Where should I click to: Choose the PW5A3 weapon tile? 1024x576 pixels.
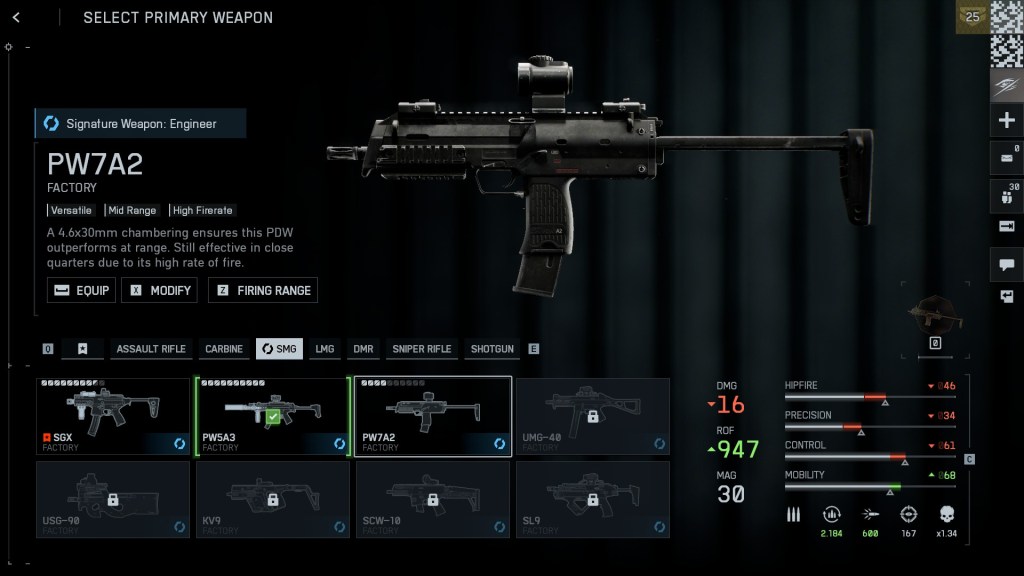pyautogui.click(x=273, y=416)
